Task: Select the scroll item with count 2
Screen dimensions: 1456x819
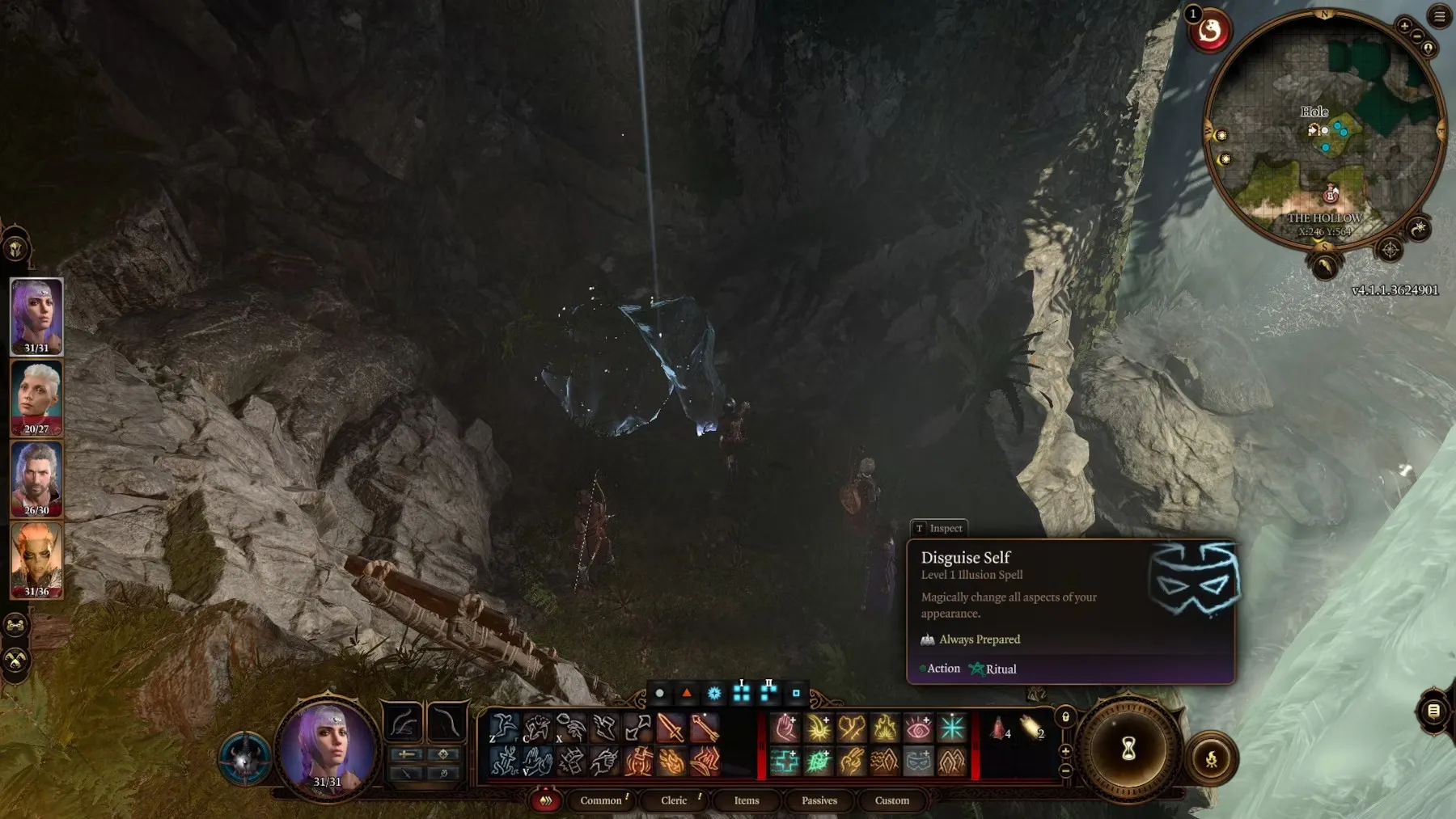Action: click(1031, 728)
